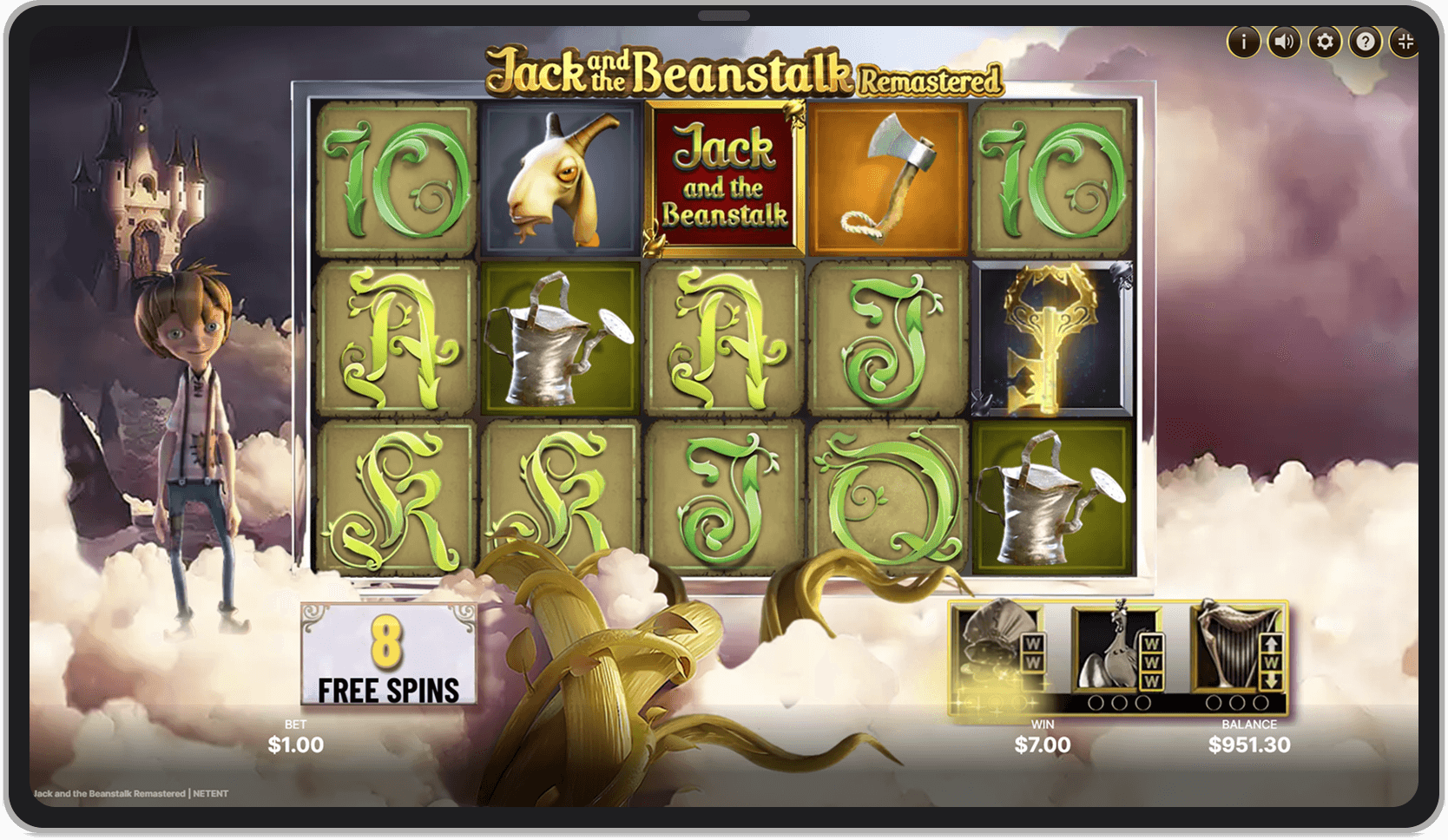Open the help screen with the question mark icon

[1366, 40]
